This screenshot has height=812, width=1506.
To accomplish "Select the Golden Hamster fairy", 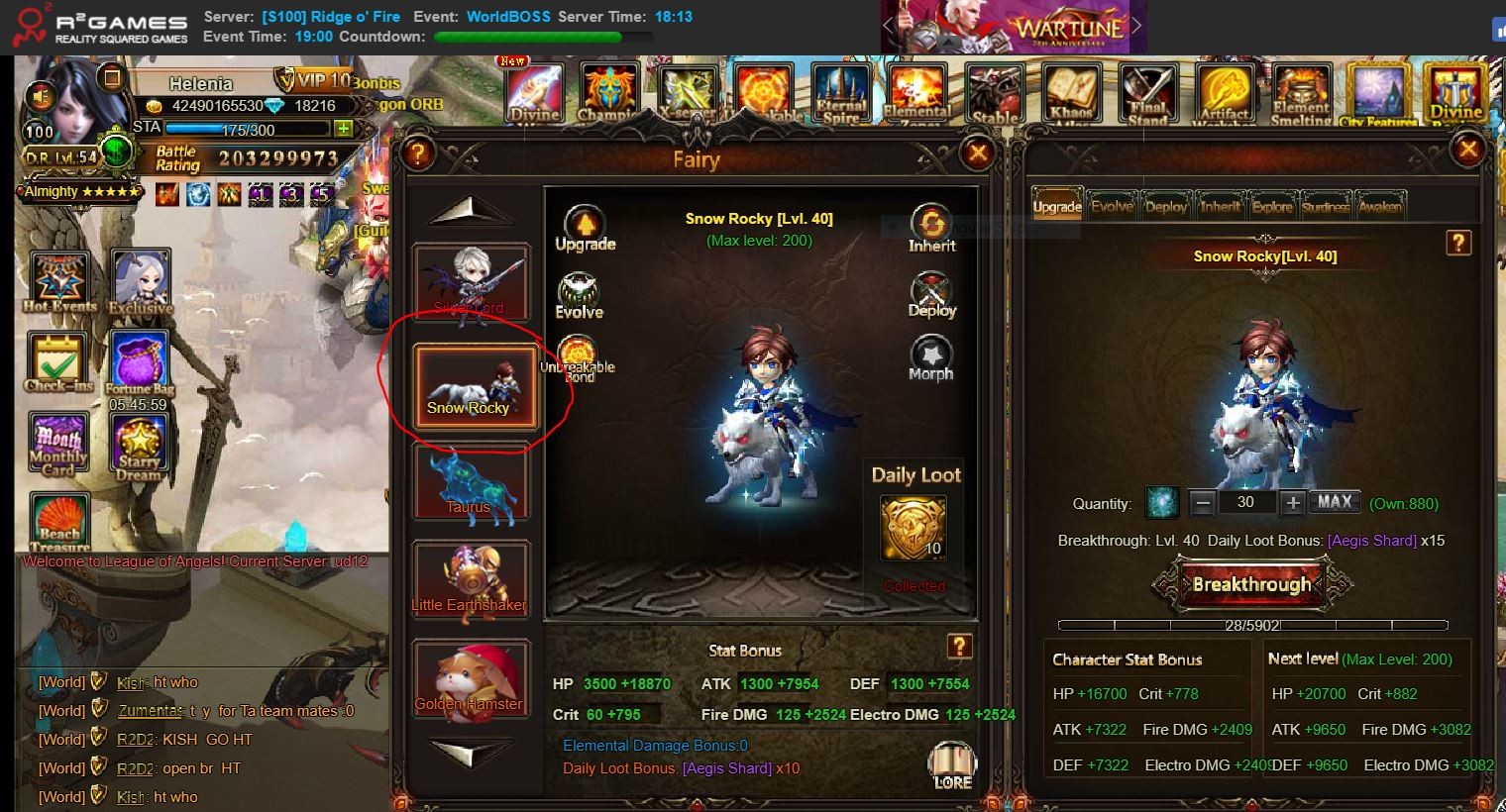I will 471,679.
